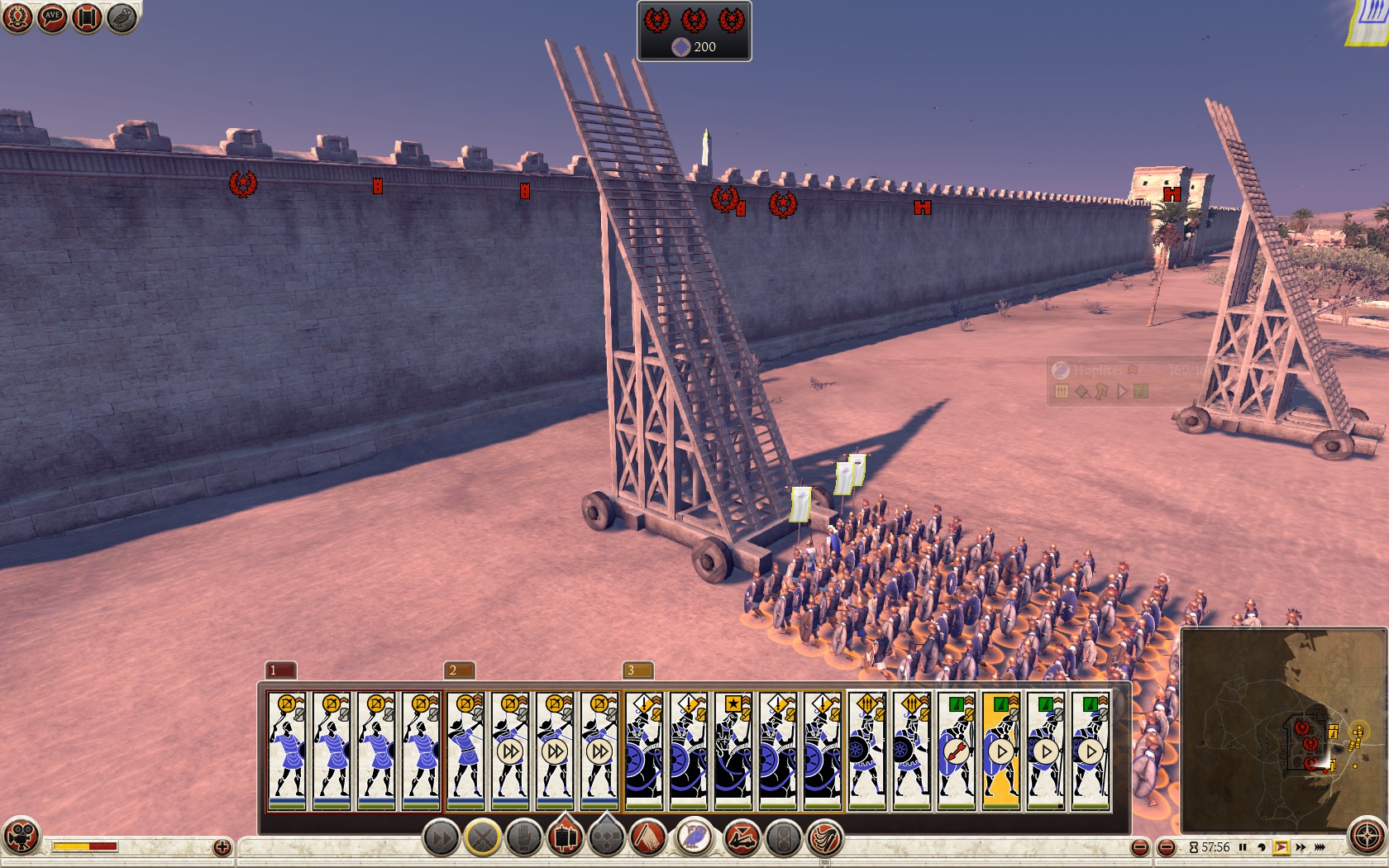Click the compass button beside minimap

[x=1366, y=837]
